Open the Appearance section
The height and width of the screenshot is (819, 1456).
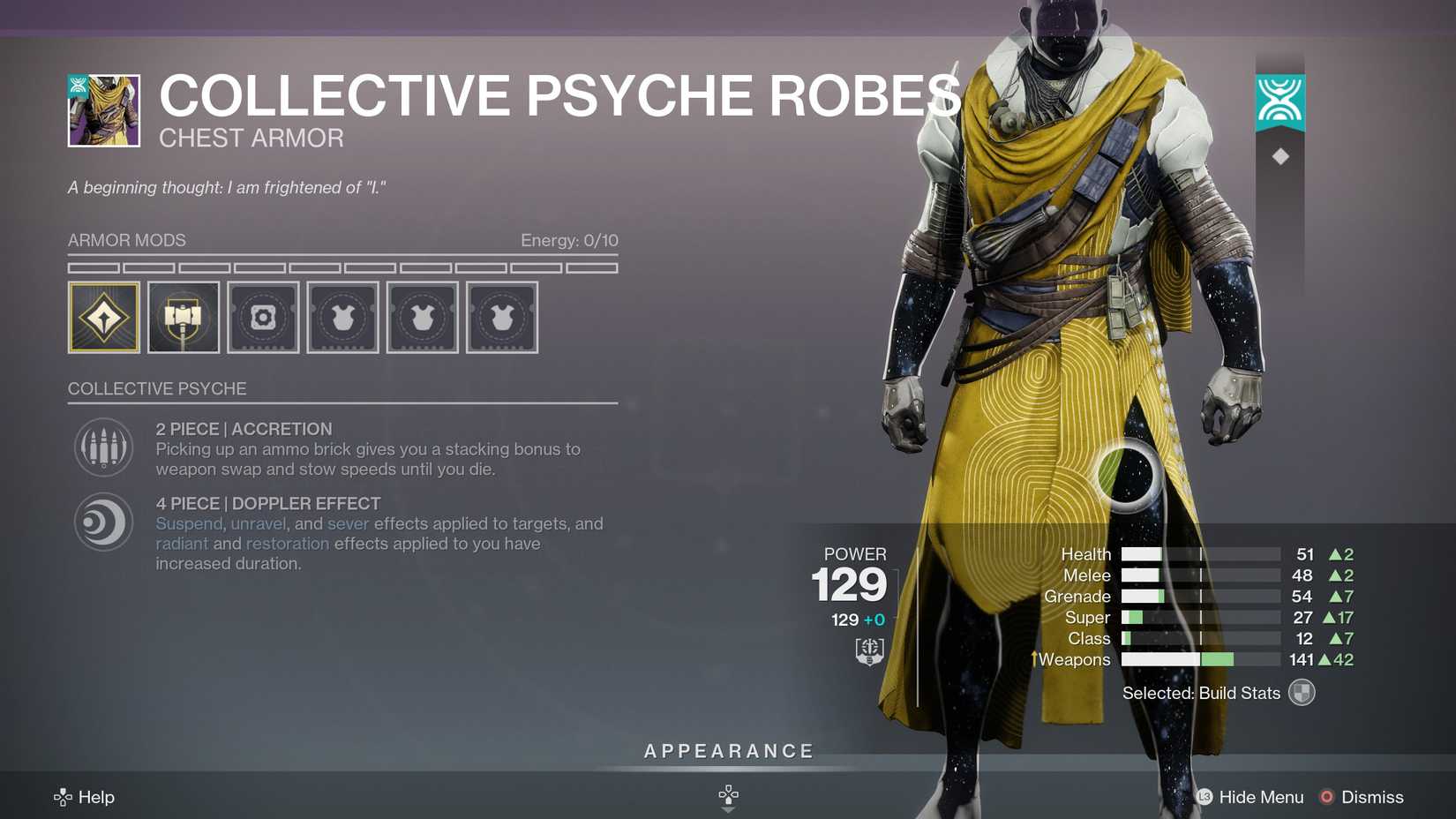tap(728, 751)
